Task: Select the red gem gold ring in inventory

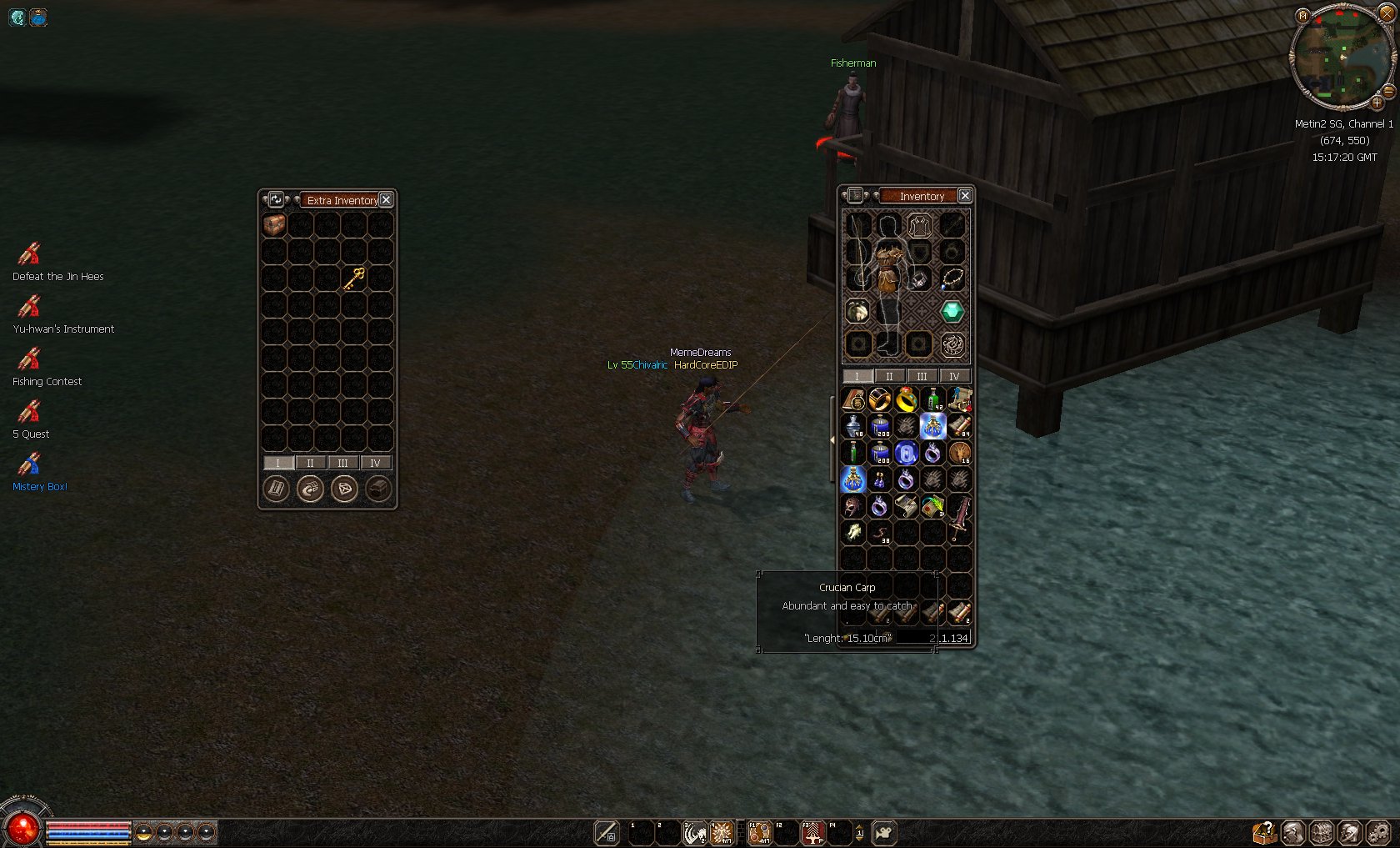Action: [x=906, y=400]
